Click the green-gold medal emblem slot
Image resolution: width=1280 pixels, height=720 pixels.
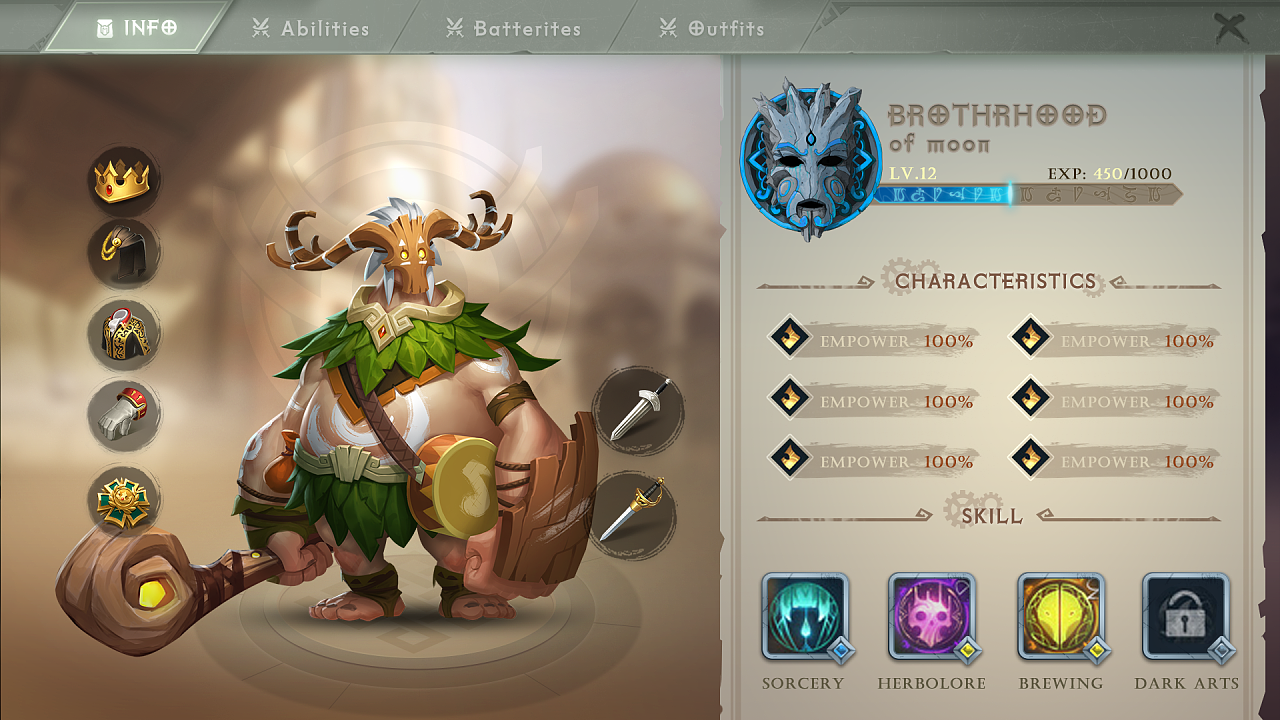[x=123, y=500]
